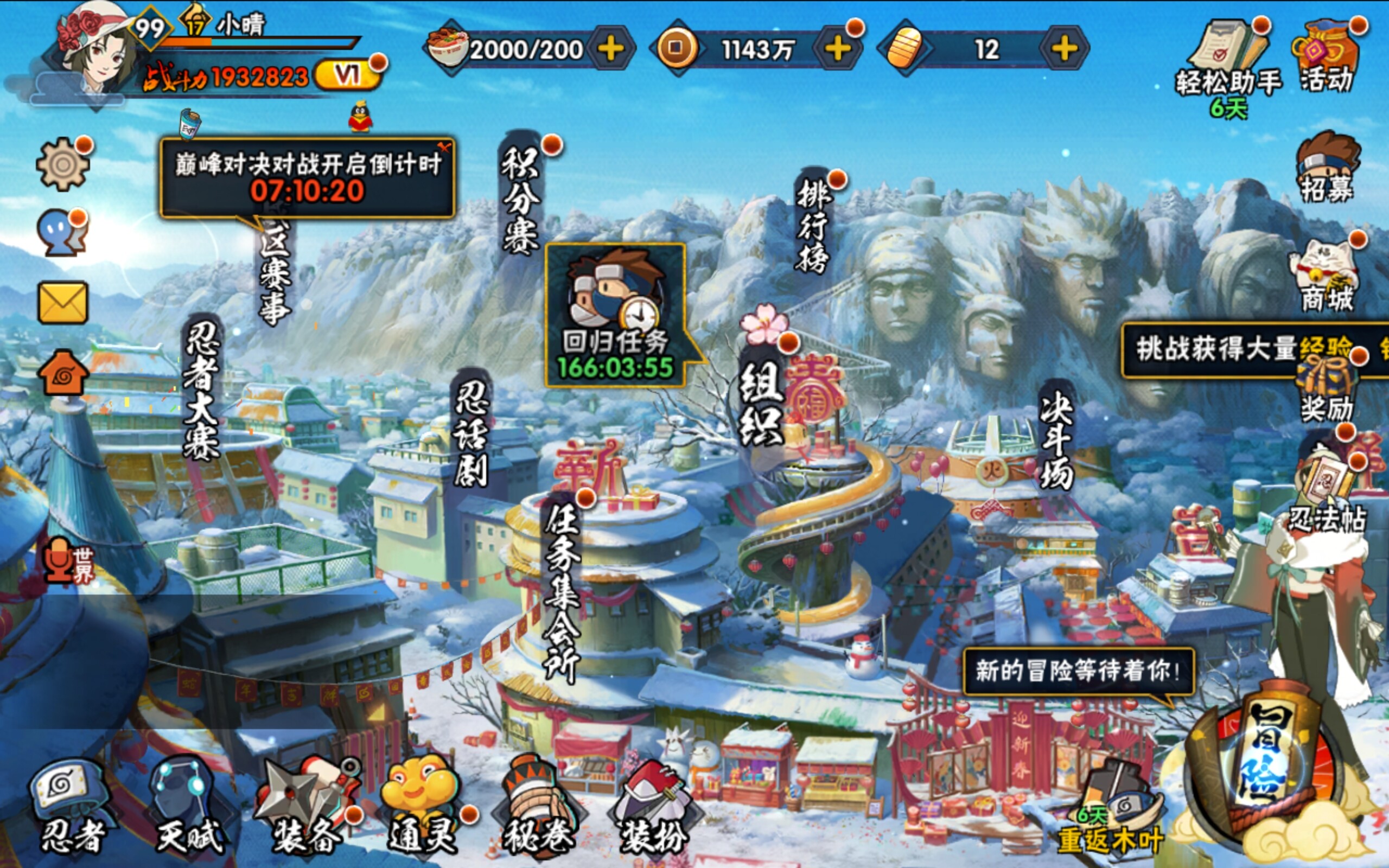Tap the orange house icon
This screenshot has width=1389, height=868.
click(x=63, y=373)
